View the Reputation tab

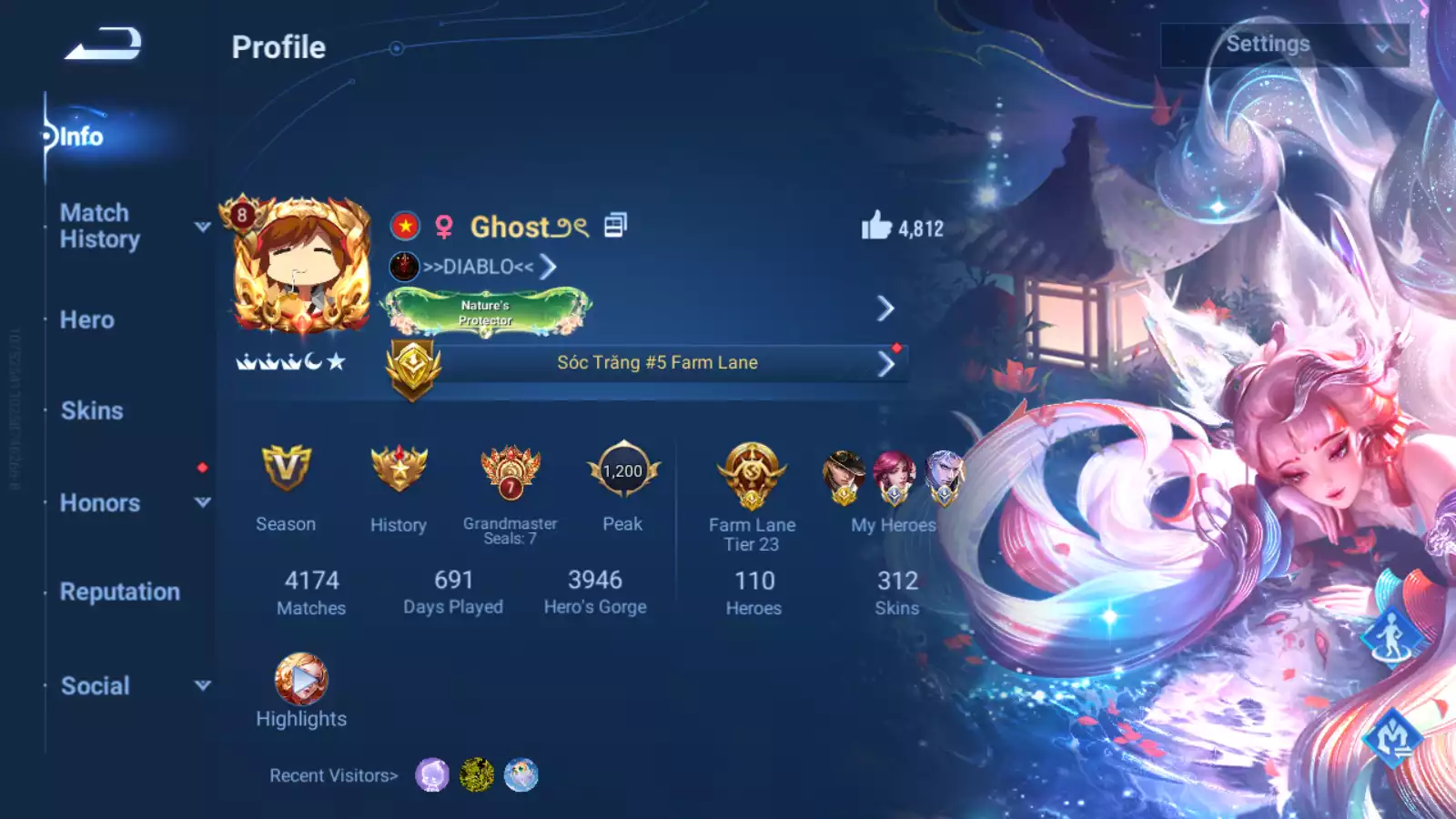120,592
